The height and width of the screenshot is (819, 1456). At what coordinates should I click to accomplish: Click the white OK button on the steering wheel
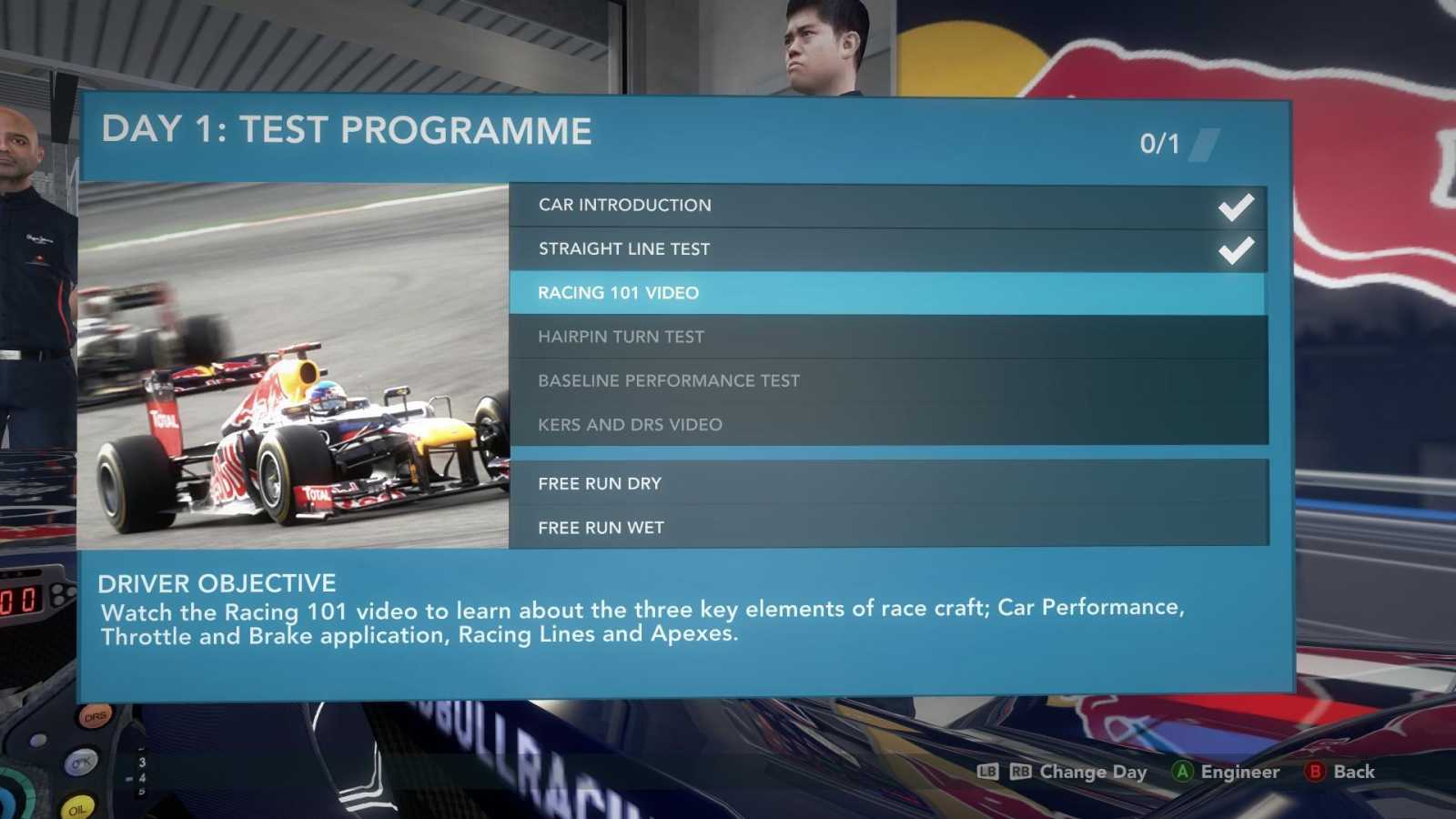81,763
